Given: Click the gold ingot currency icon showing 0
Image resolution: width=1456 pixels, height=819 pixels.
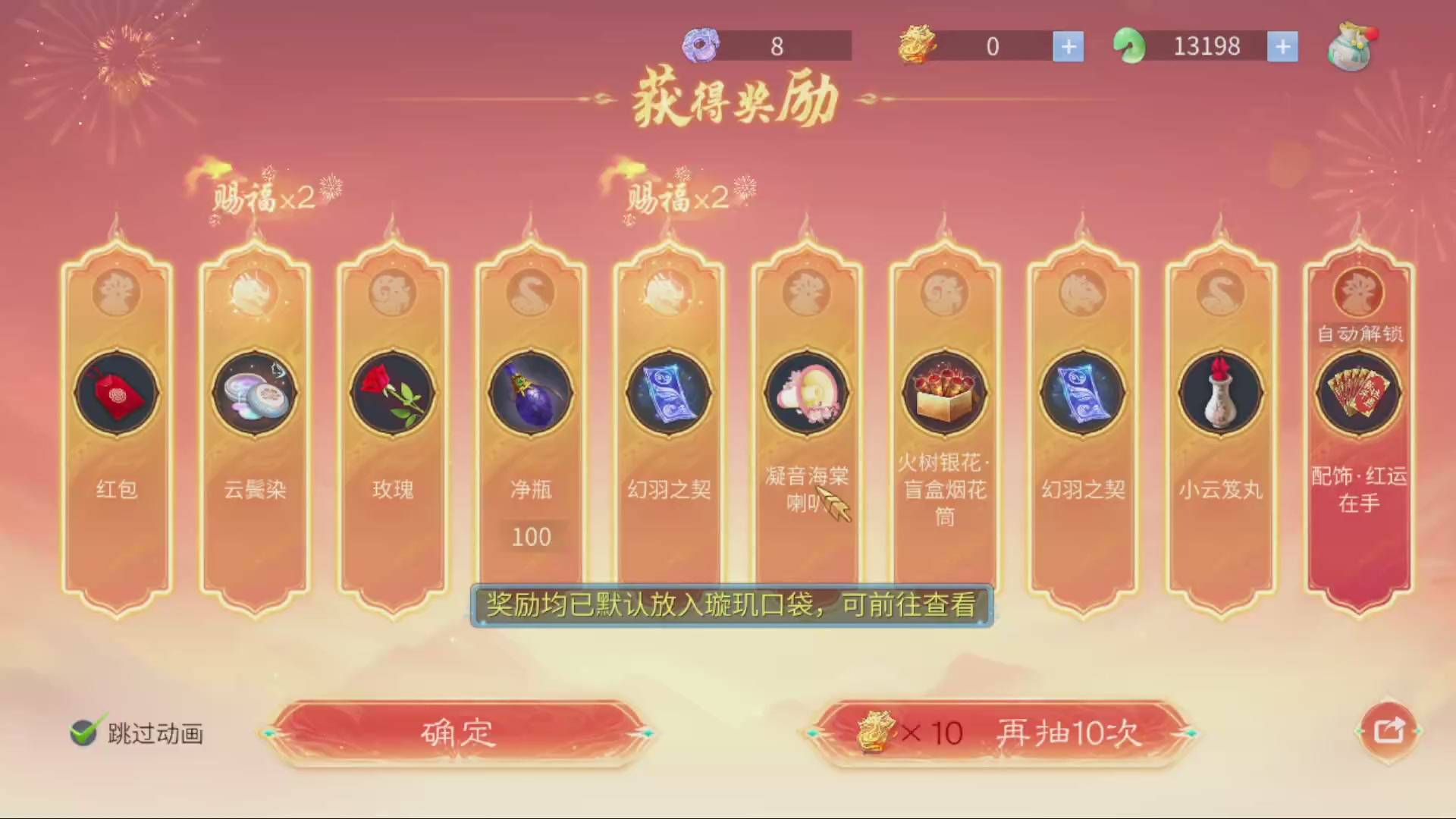Looking at the screenshot, I should point(915,45).
